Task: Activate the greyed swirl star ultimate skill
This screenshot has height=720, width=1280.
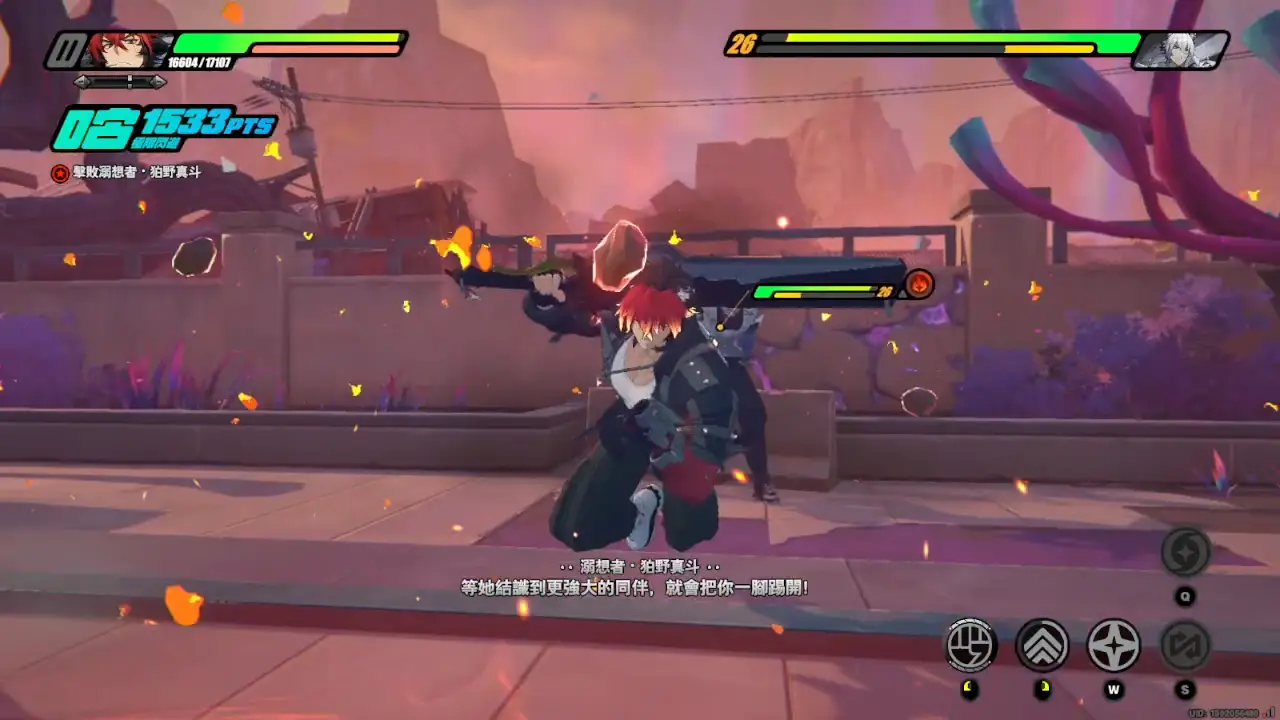Action: pos(1185,552)
